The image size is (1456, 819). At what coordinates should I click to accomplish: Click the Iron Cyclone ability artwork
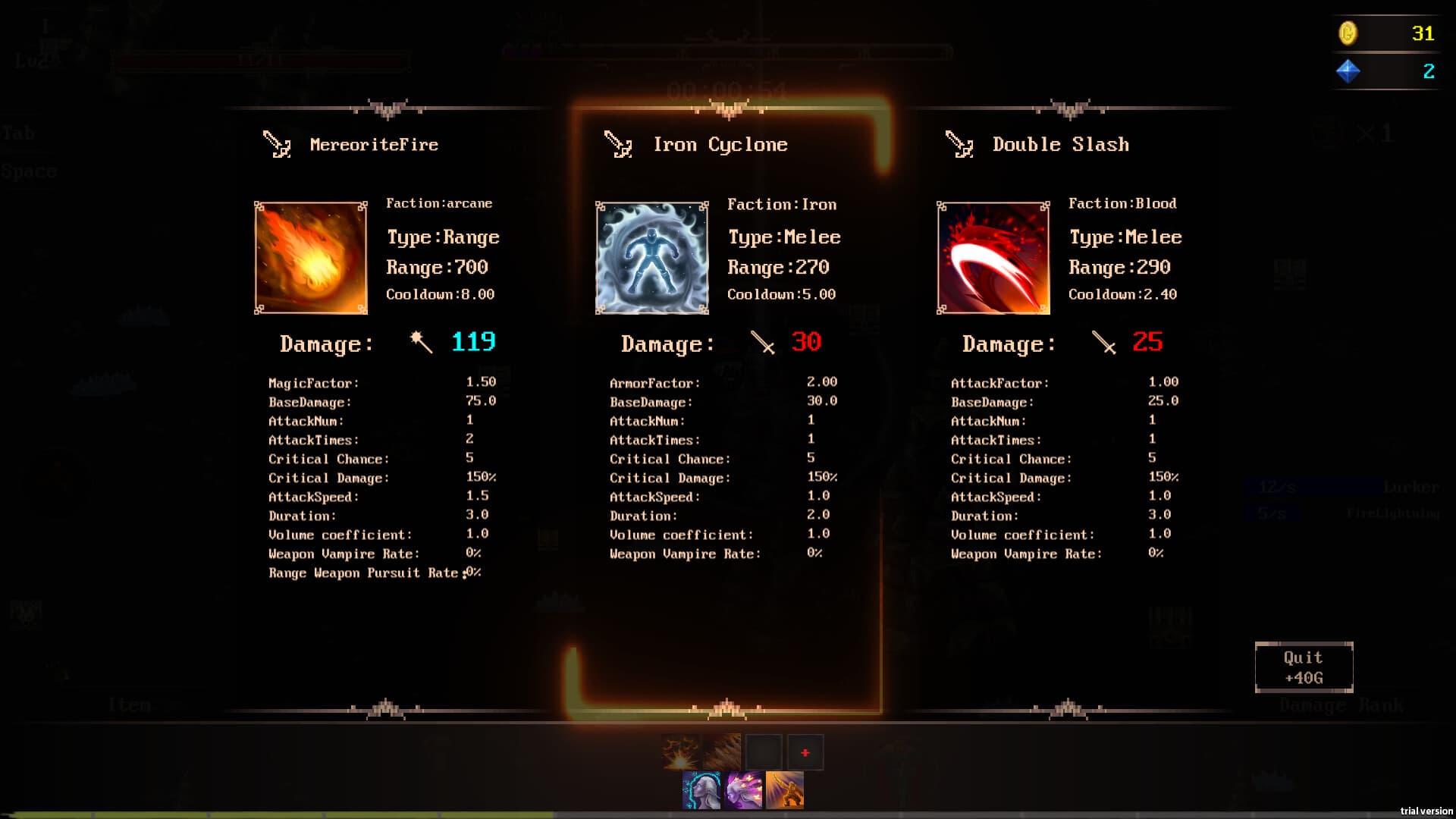pyautogui.click(x=651, y=257)
